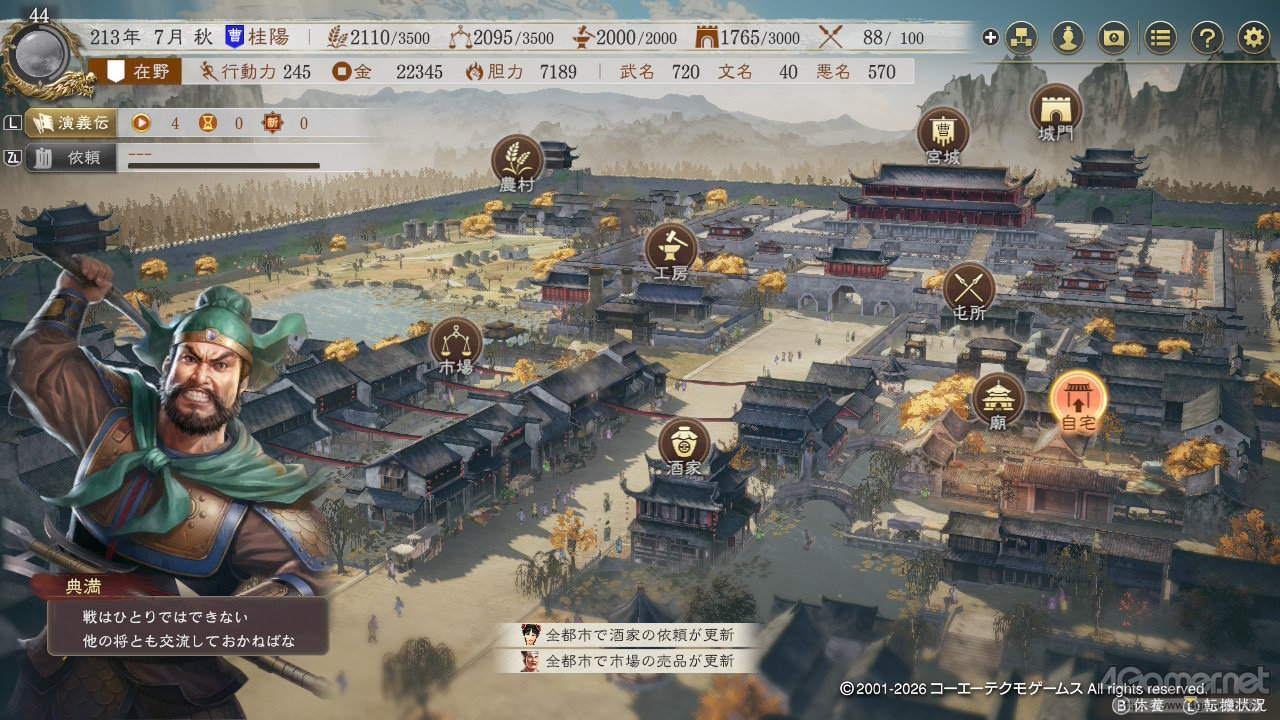Viewport: 1280px width, 720px height.
Task: Return to 自宅 home
Action: coord(1078,399)
